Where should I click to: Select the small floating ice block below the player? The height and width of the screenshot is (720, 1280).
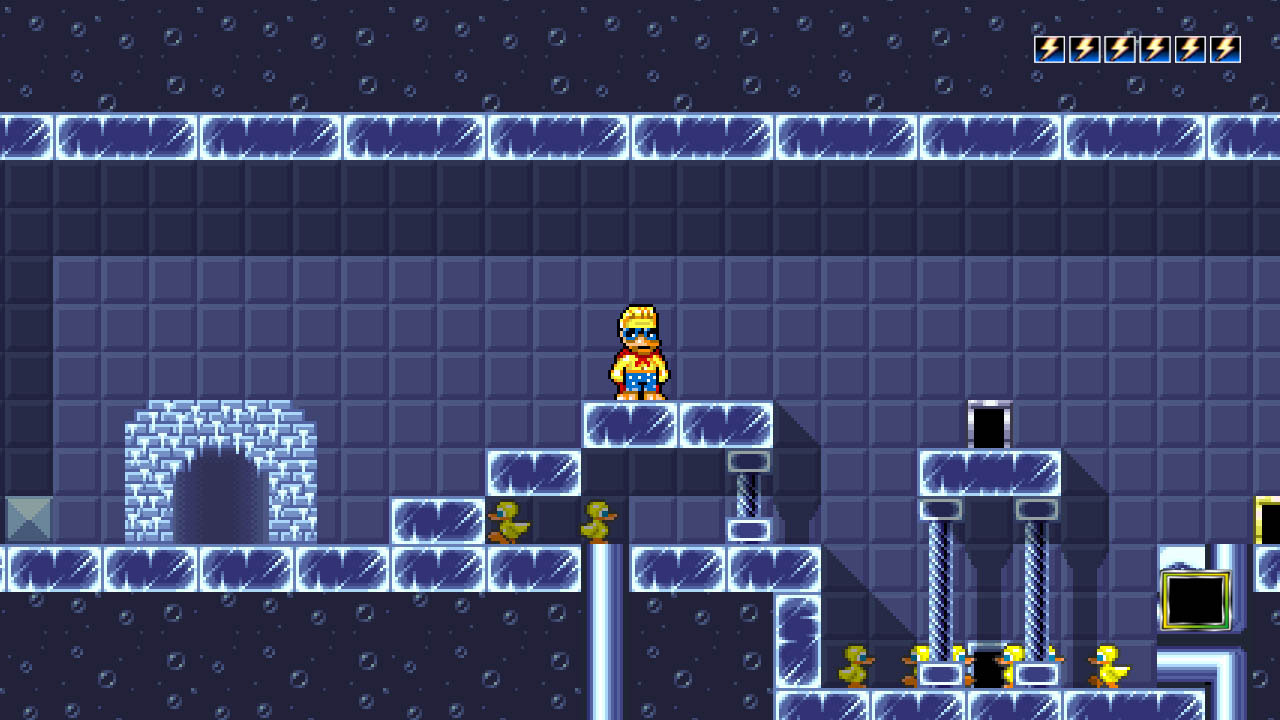(535, 472)
